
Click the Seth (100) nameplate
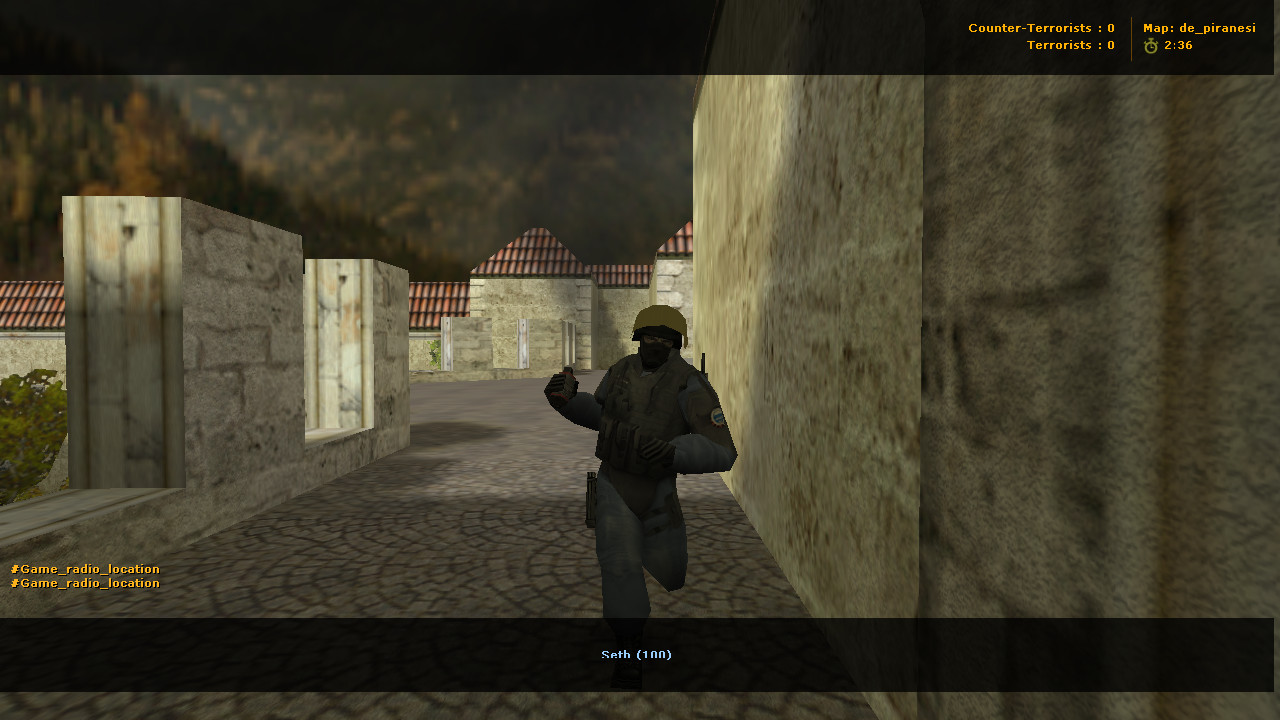[x=637, y=655]
